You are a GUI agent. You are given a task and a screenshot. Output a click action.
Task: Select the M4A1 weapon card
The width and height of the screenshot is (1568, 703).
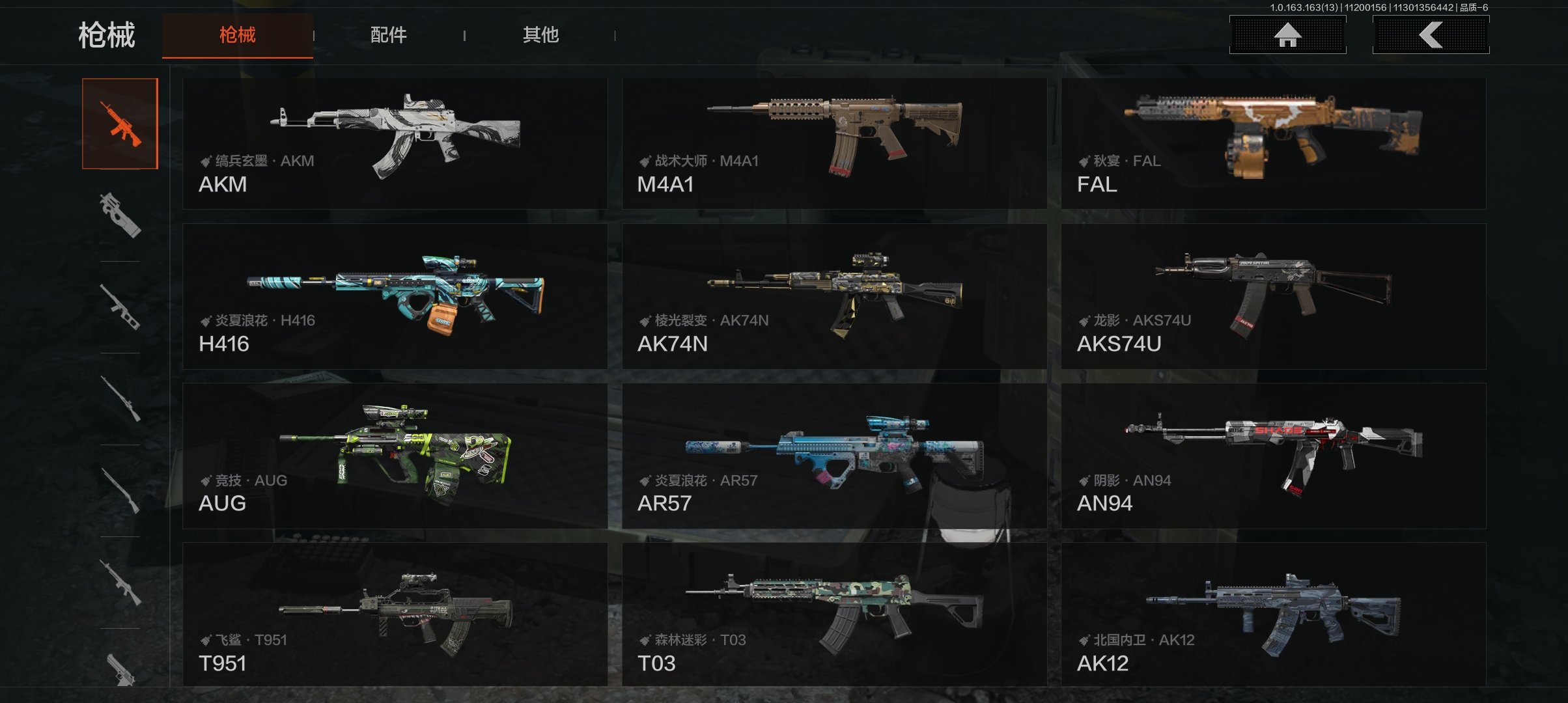click(834, 144)
